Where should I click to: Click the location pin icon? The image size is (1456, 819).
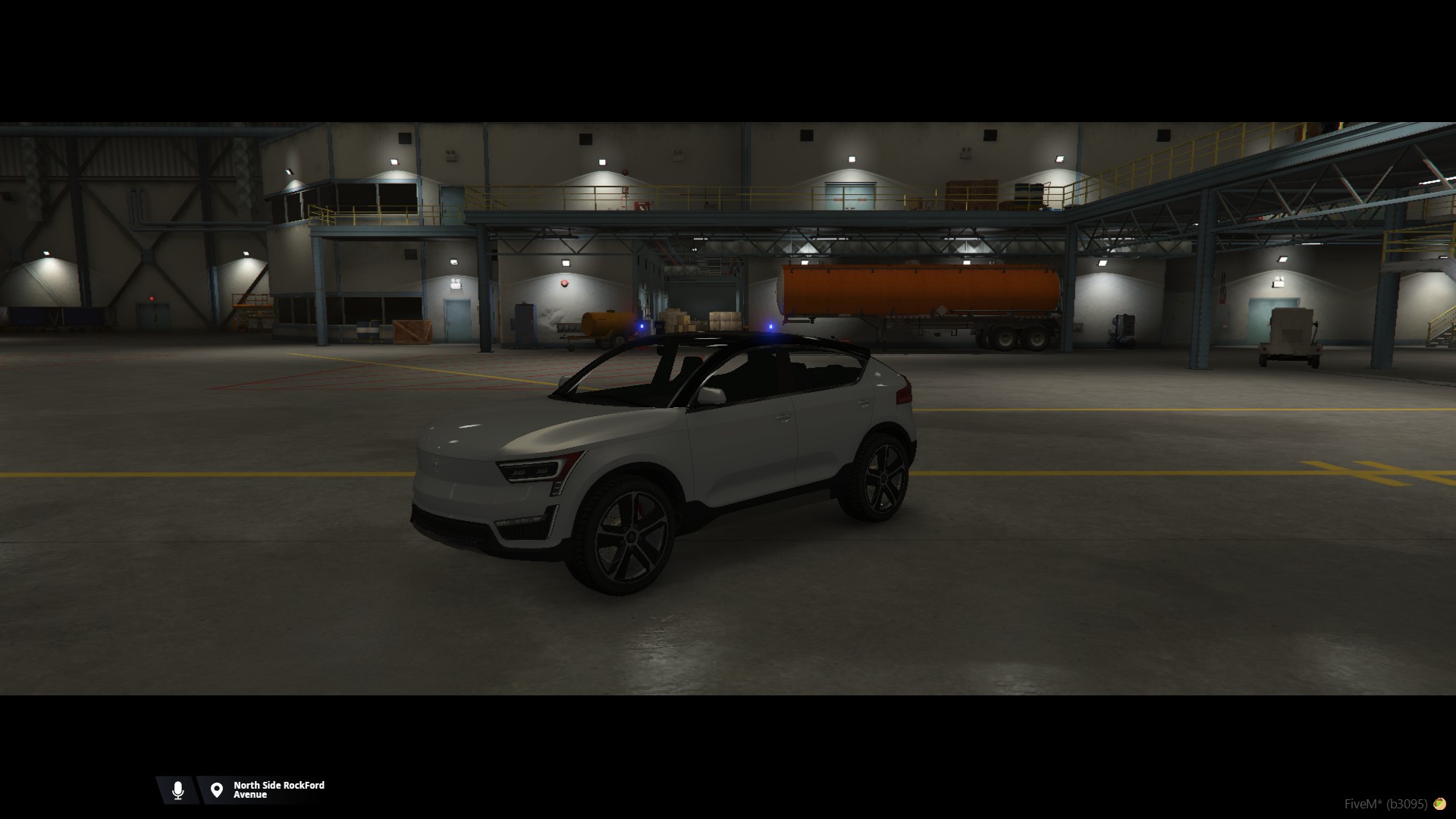click(217, 790)
